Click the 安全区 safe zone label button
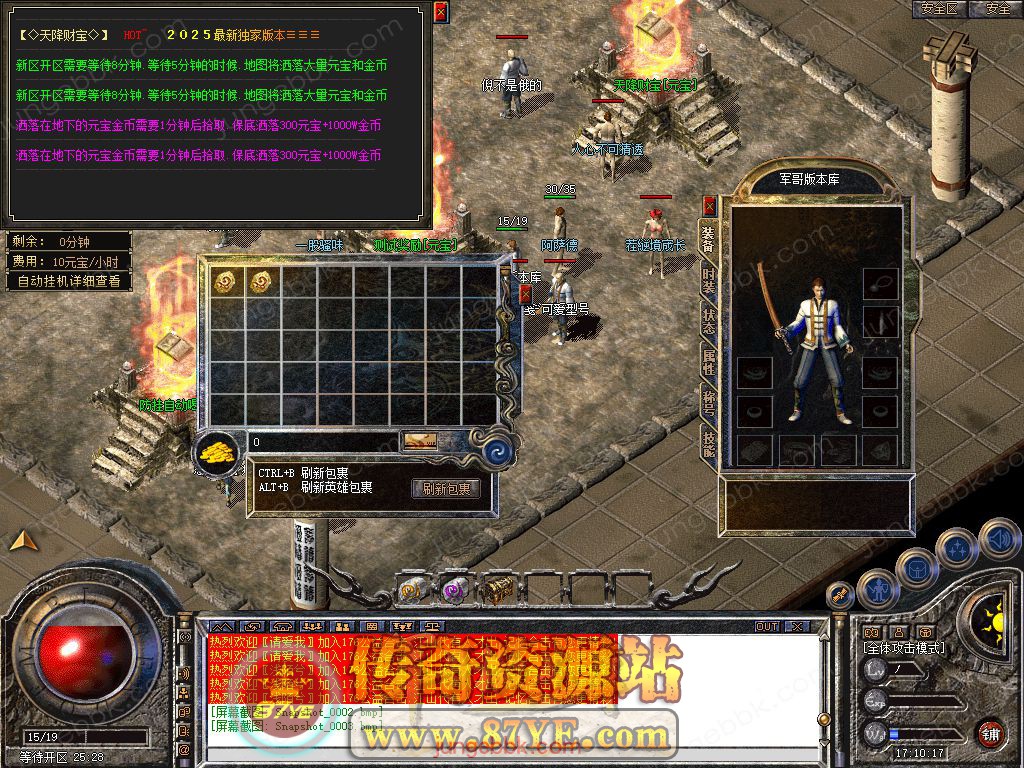Image resolution: width=1024 pixels, height=768 pixels. coord(941,9)
